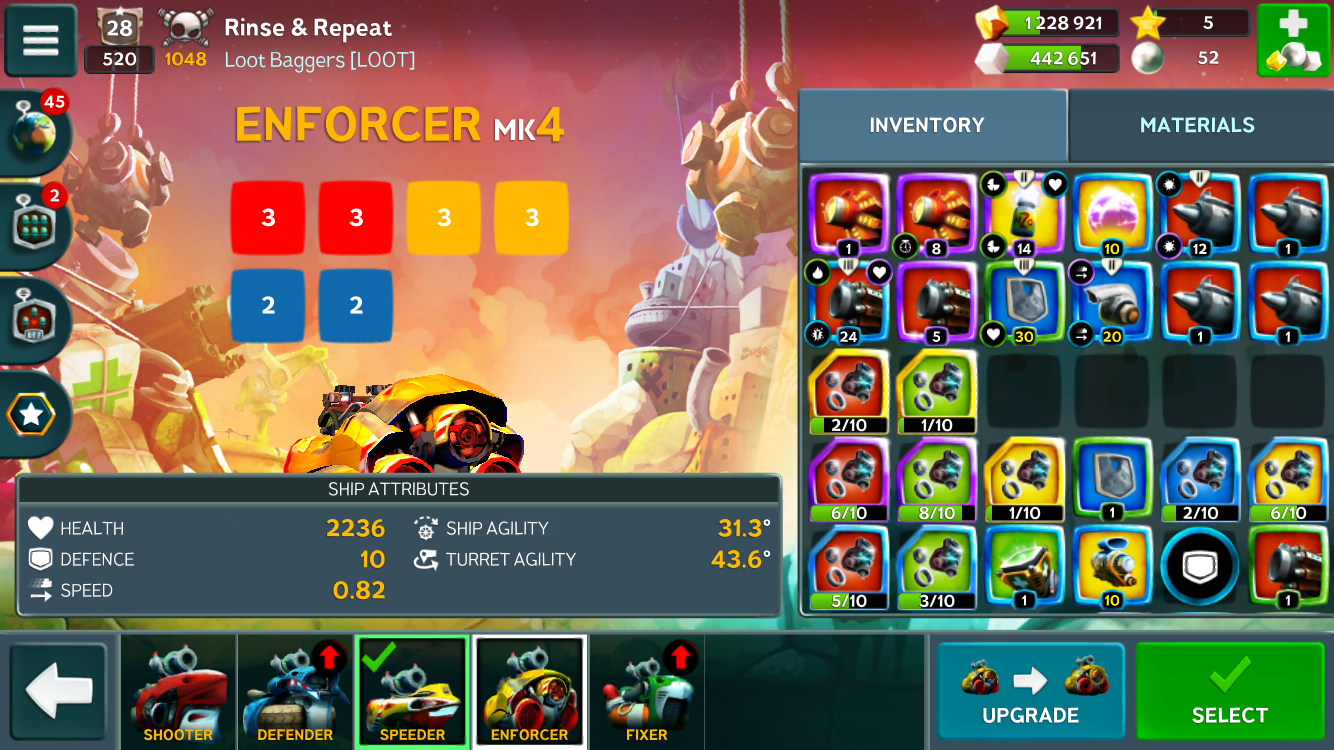Buy more currency with the green plus button

[1292, 41]
